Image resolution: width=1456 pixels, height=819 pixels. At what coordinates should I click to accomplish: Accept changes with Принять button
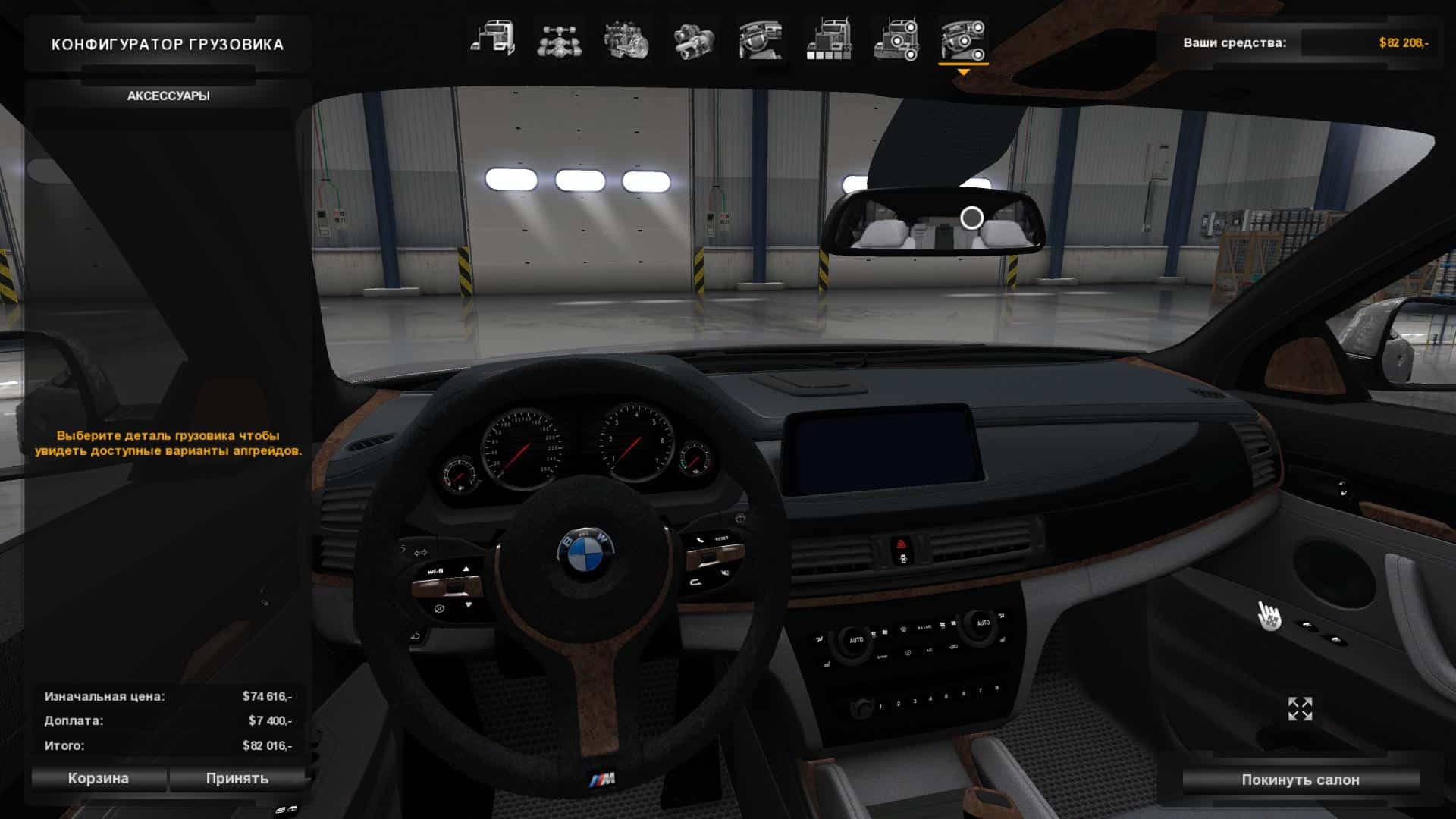(237, 779)
